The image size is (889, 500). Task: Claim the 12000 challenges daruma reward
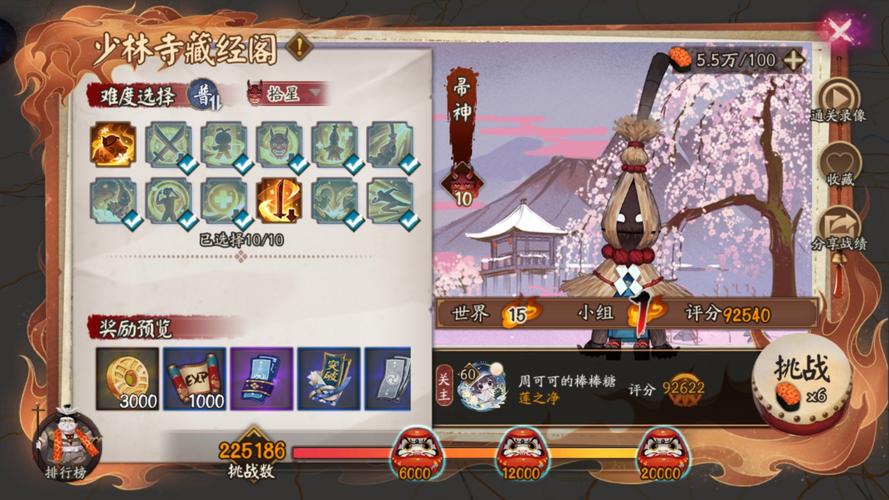(x=523, y=450)
